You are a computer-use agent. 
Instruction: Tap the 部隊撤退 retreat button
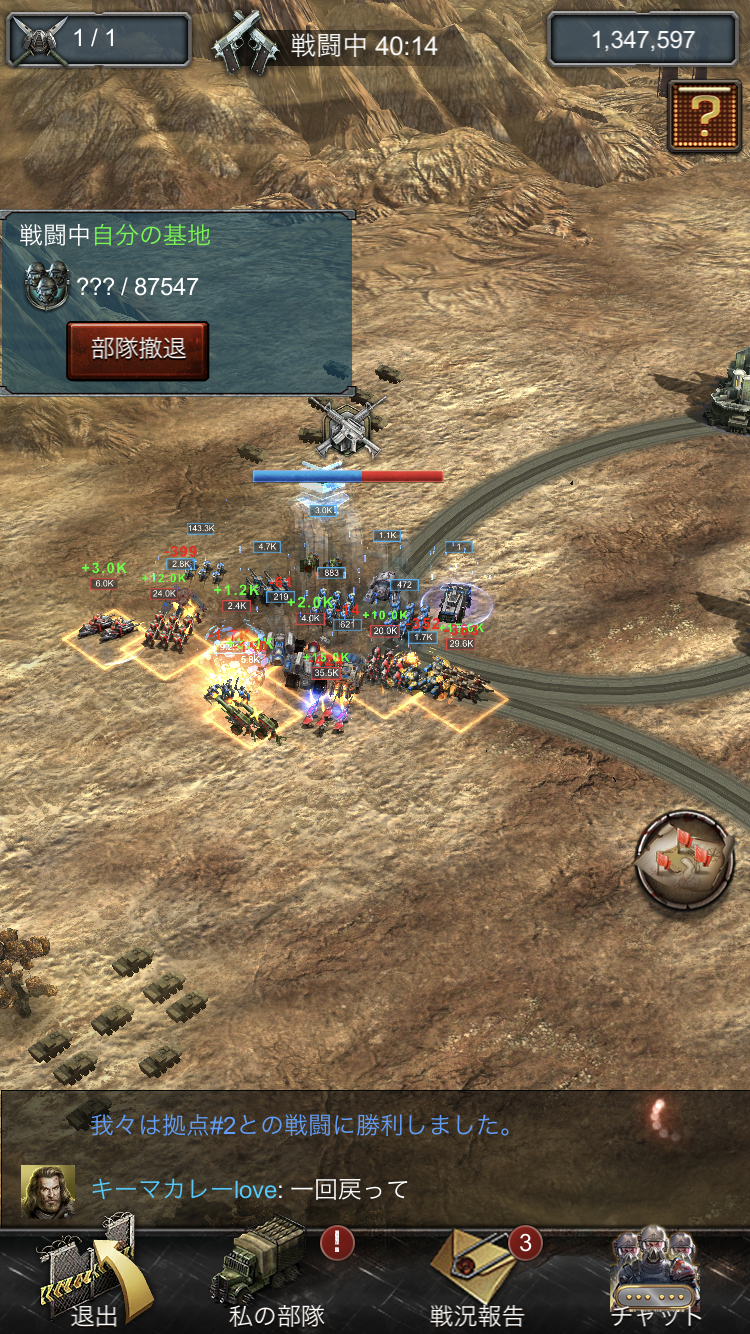[x=138, y=349]
